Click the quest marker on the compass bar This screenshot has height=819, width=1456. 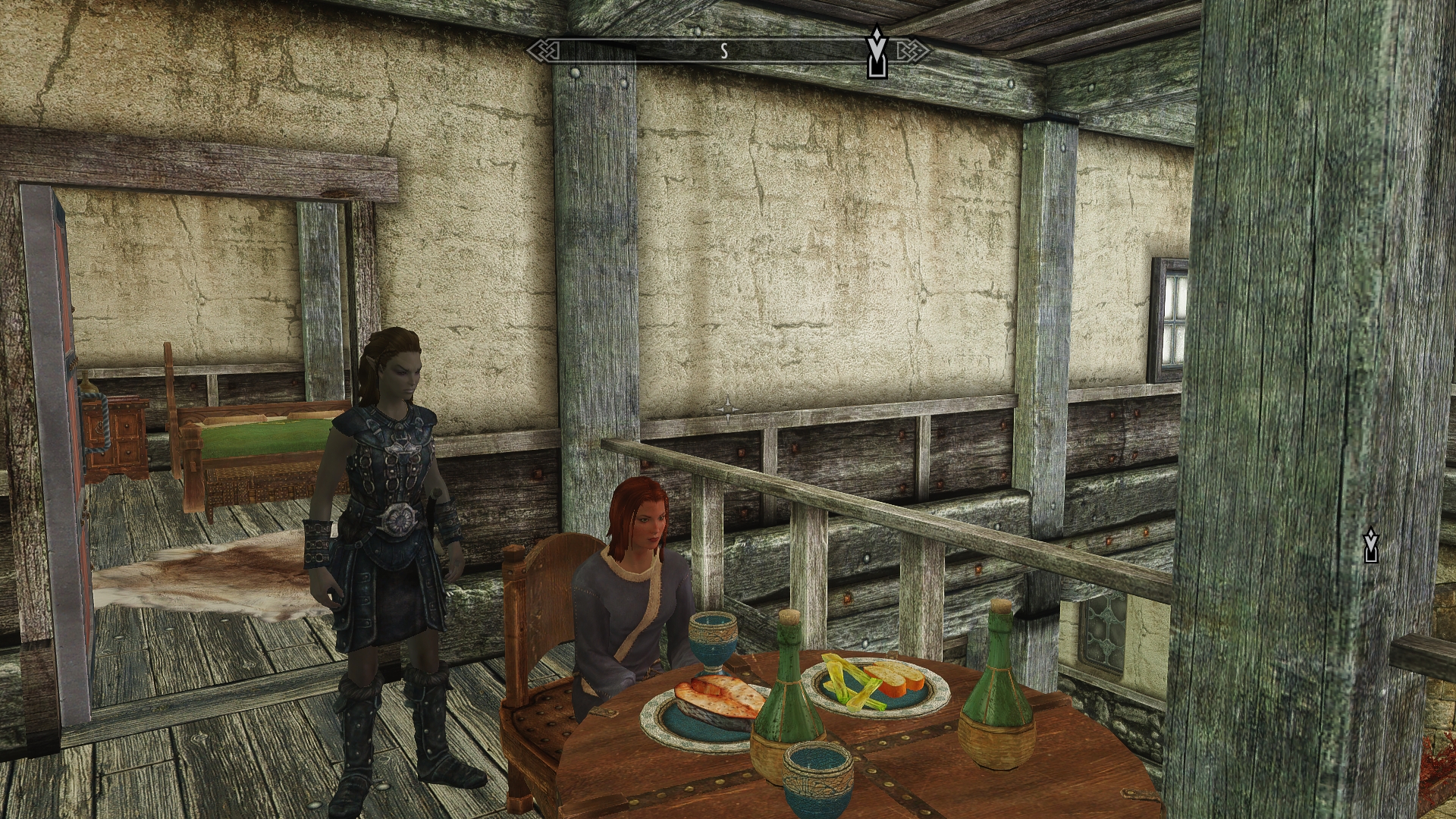click(877, 53)
